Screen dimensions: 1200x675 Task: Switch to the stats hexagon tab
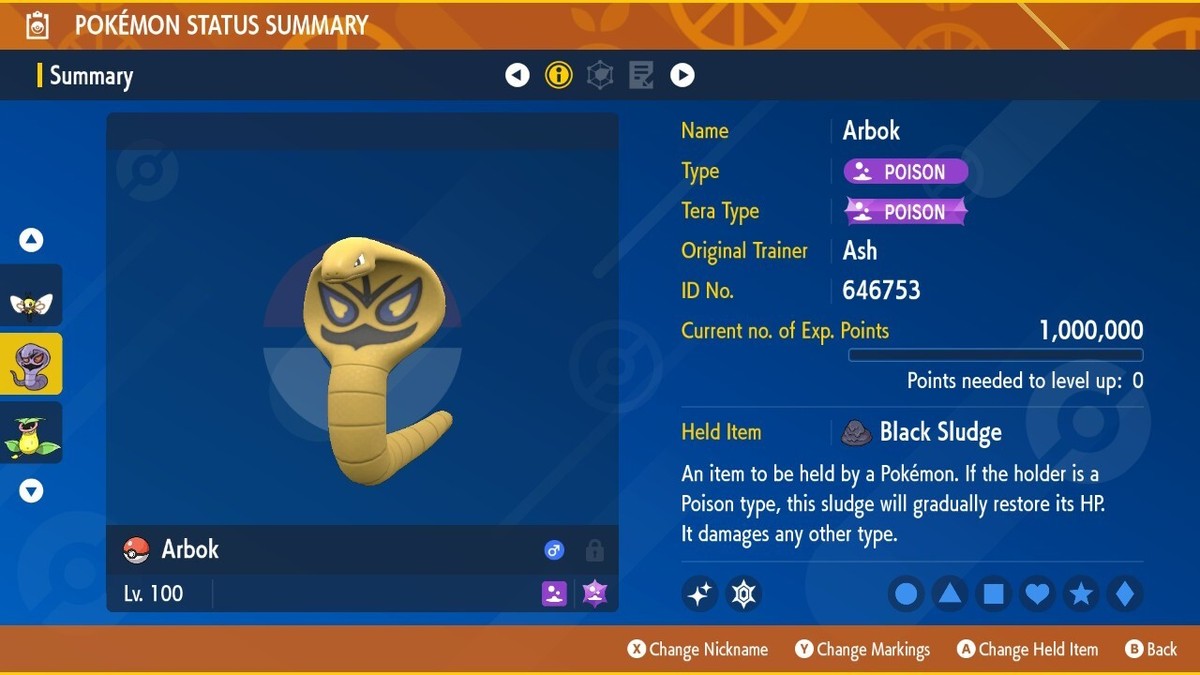pyautogui.click(x=600, y=75)
